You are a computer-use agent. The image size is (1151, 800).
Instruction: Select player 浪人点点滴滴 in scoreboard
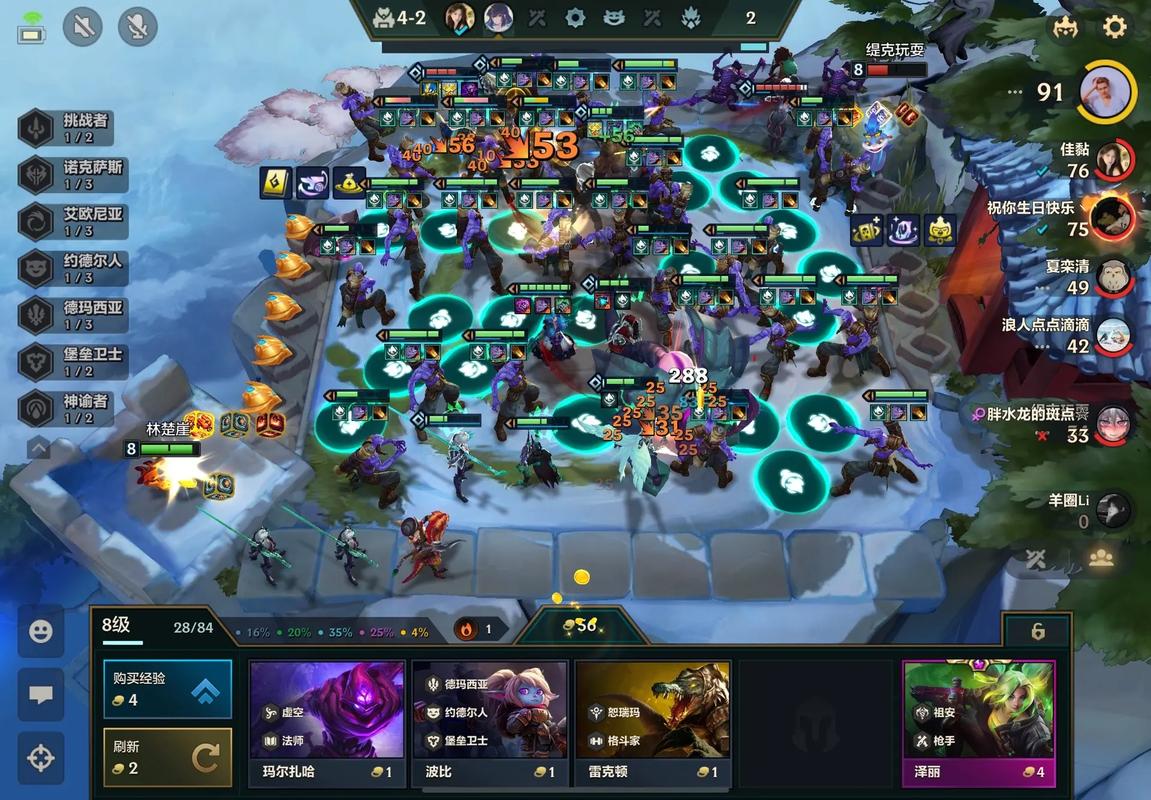[1113, 336]
